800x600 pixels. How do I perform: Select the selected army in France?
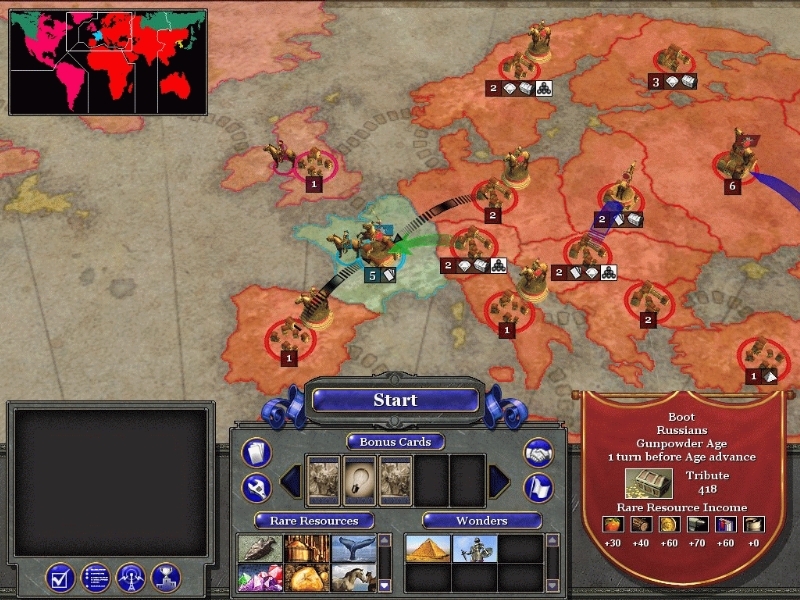pos(372,243)
